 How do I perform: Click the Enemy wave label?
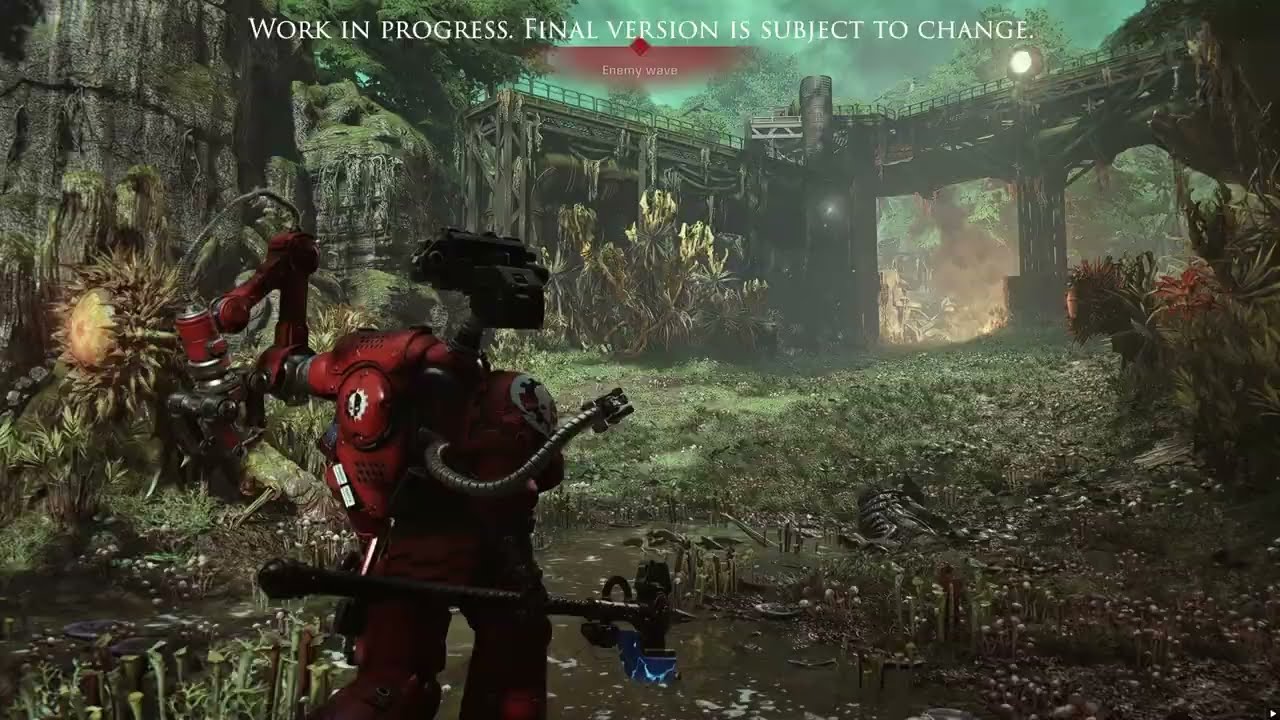coord(639,71)
